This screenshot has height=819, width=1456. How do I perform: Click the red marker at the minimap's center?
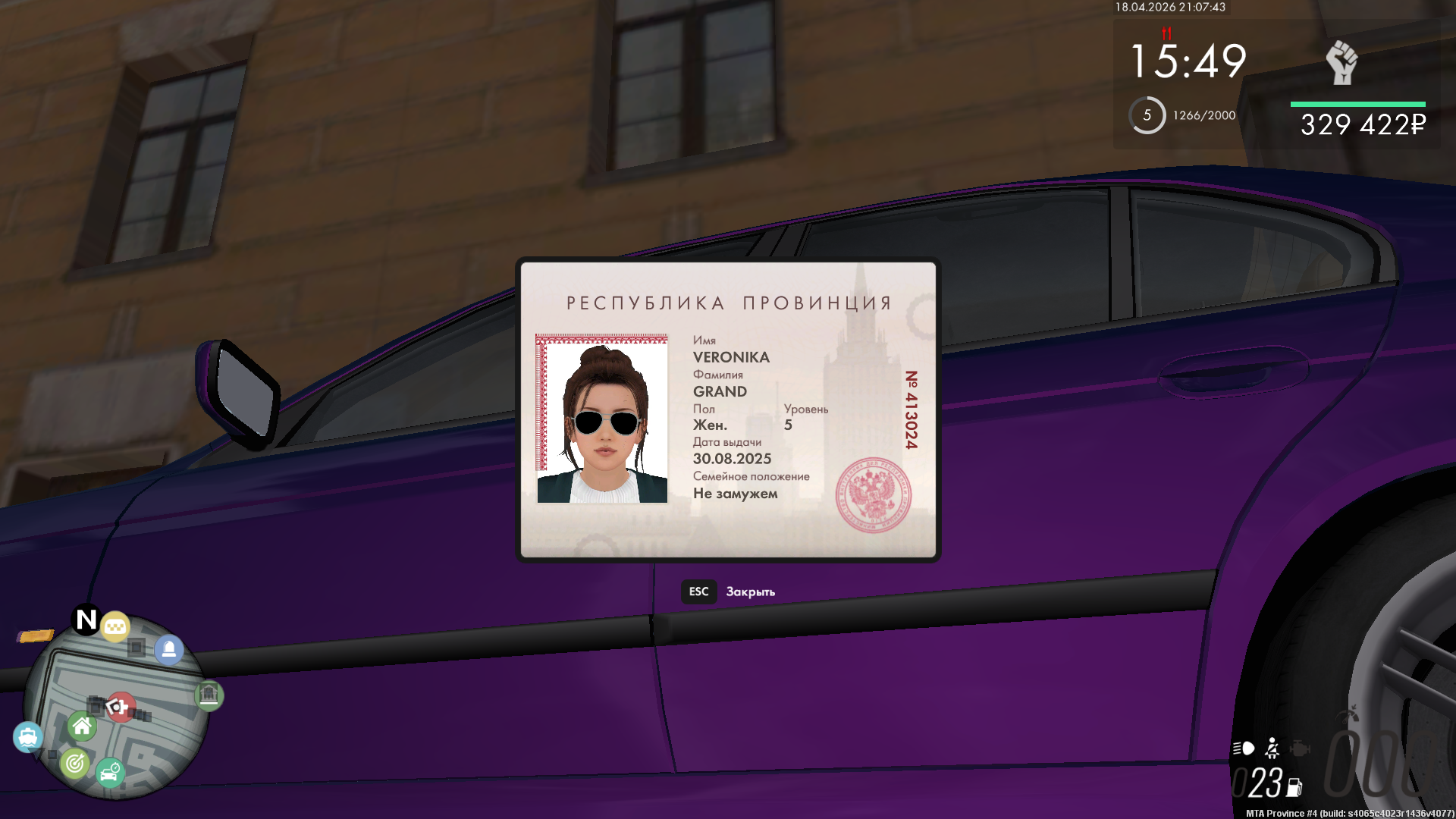pos(120,707)
